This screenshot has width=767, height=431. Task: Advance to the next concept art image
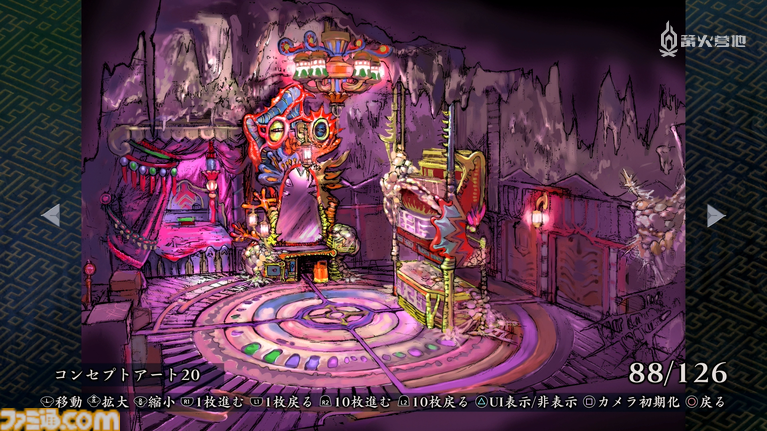click(716, 215)
